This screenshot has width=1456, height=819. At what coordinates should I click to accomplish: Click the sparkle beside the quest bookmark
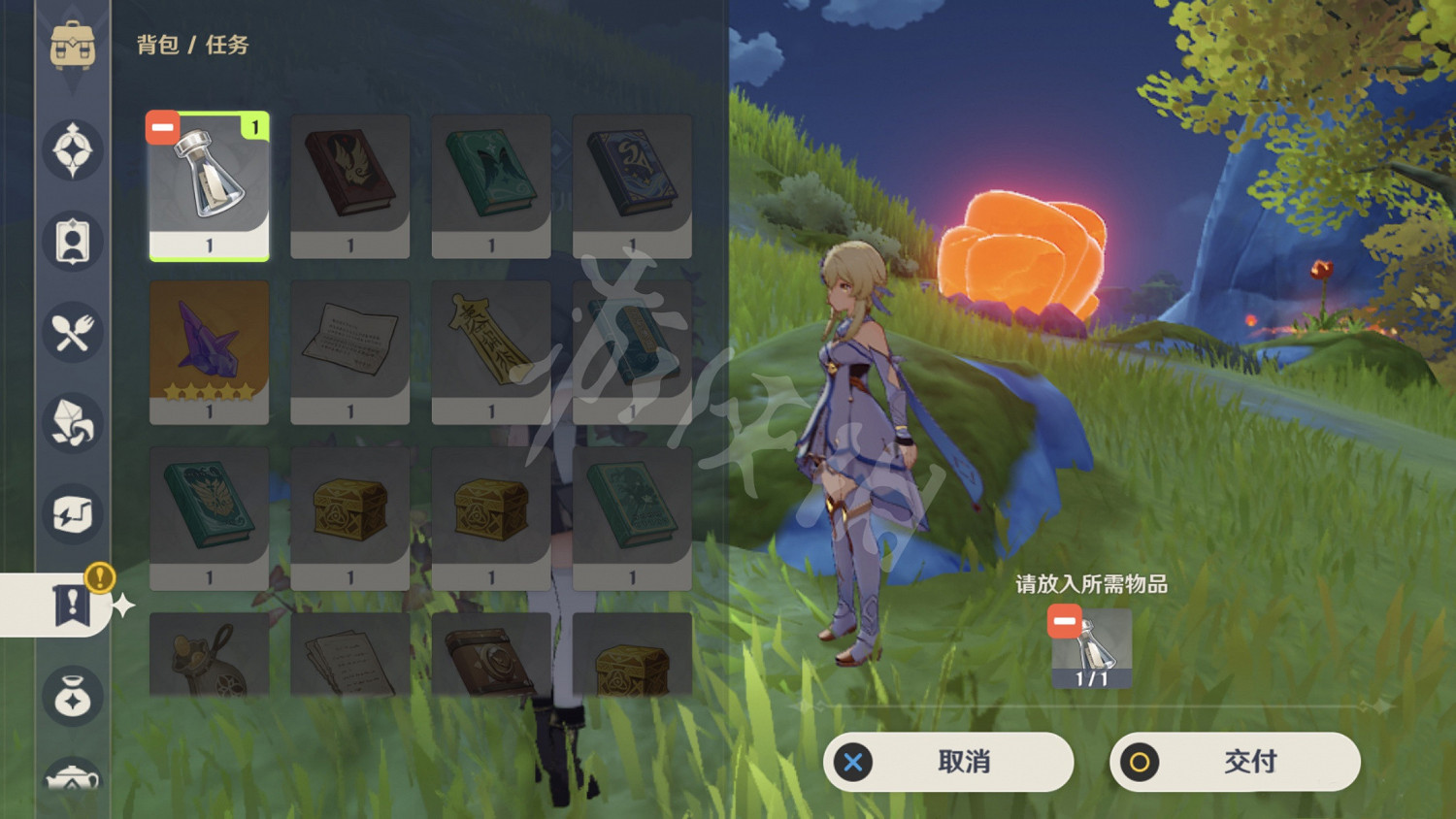[122, 606]
